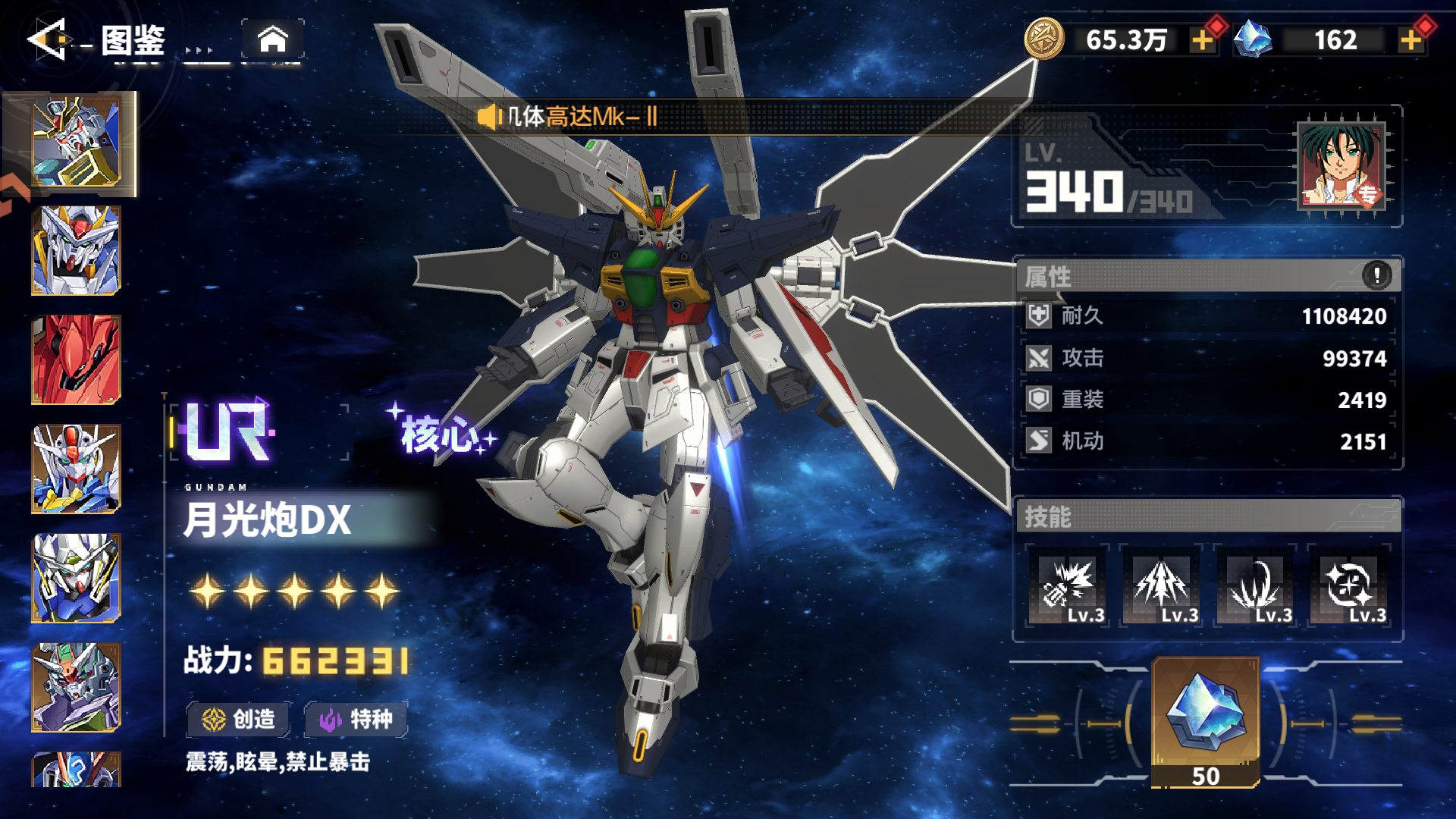Tap the crystal button costing 50
Viewport: 1456px width, 819px height.
1206,722
